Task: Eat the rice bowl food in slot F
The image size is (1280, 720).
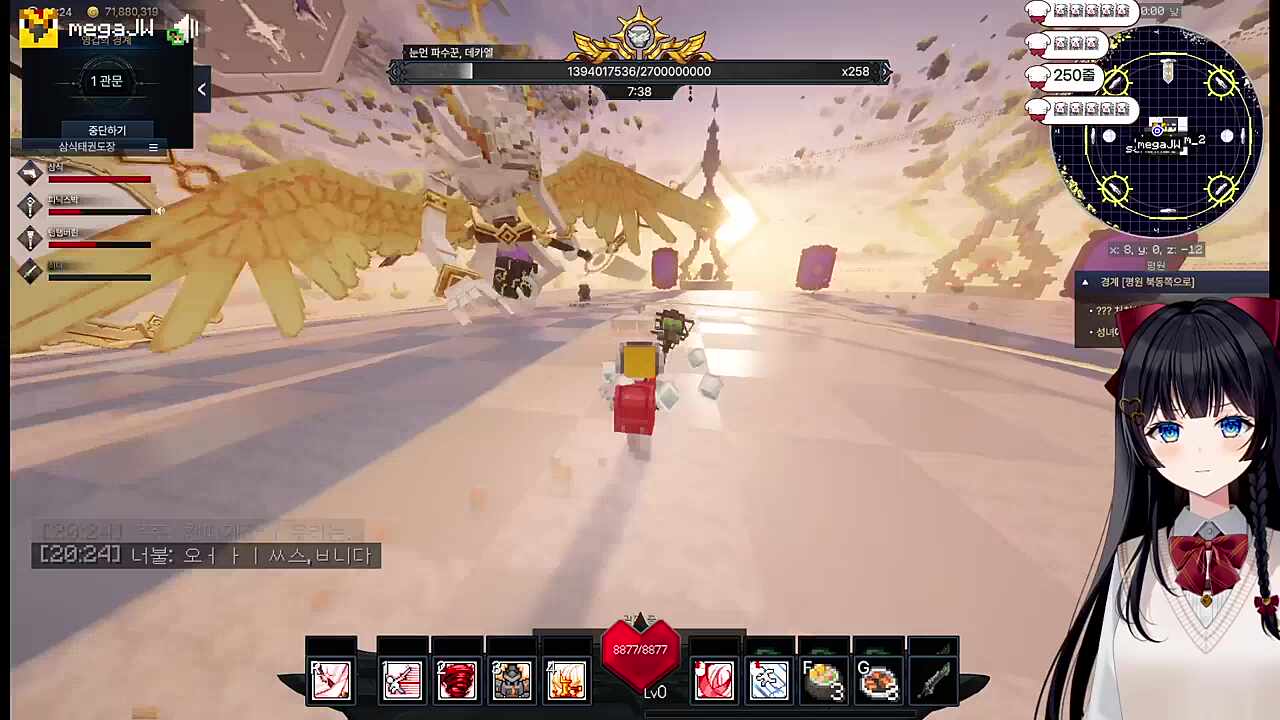Action: click(823, 680)
